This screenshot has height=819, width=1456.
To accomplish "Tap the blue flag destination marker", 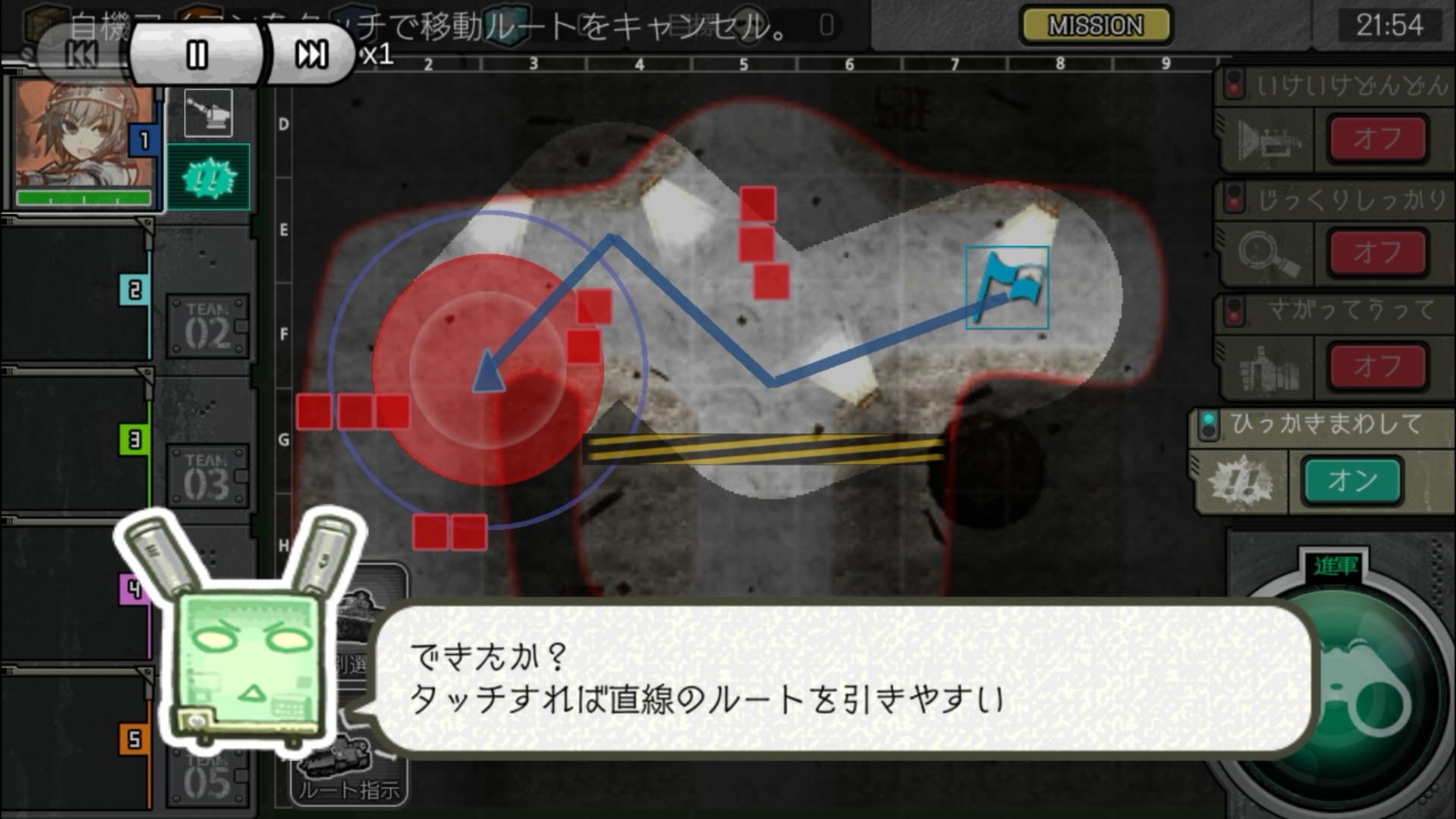I will coord(1007,287).
